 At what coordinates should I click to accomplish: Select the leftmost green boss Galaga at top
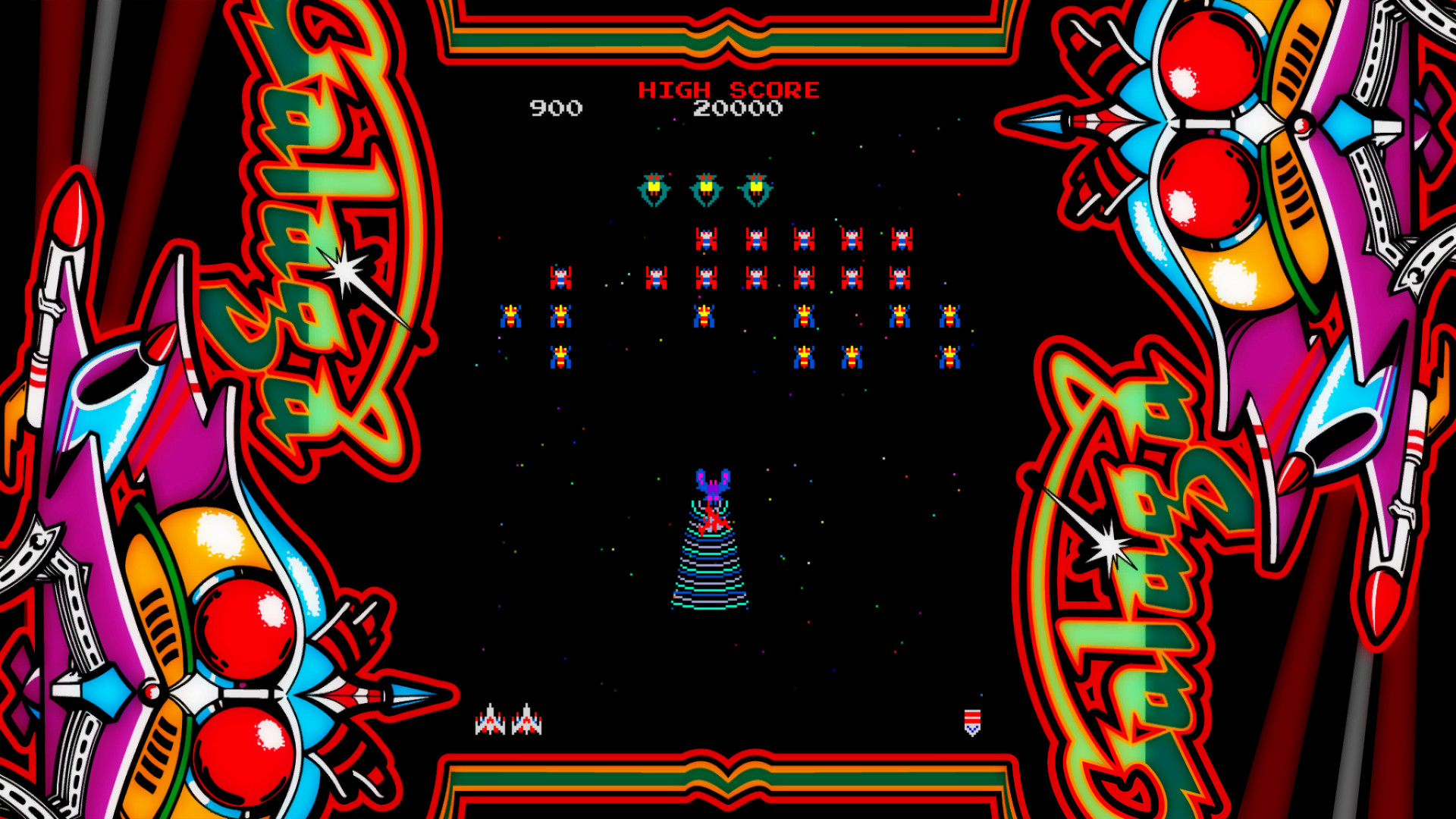point(654,188)
